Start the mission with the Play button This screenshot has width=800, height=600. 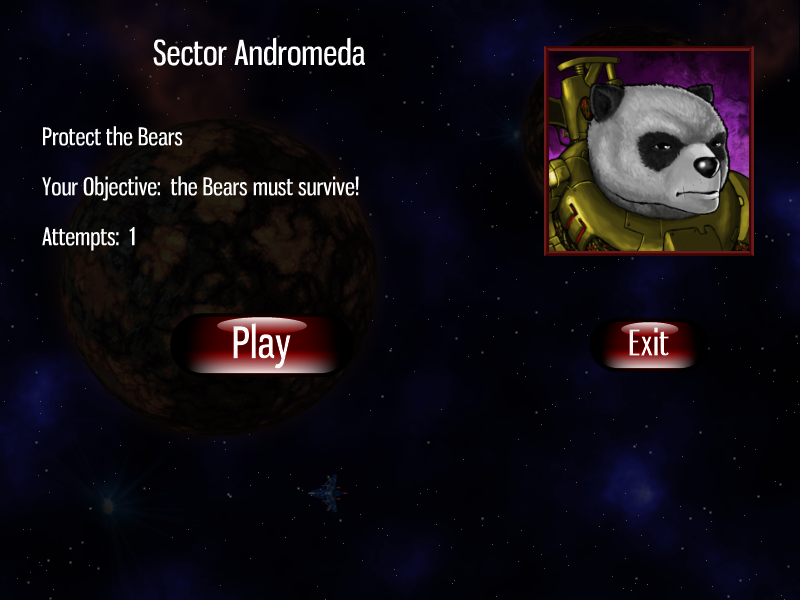click(x=261, y=345)
